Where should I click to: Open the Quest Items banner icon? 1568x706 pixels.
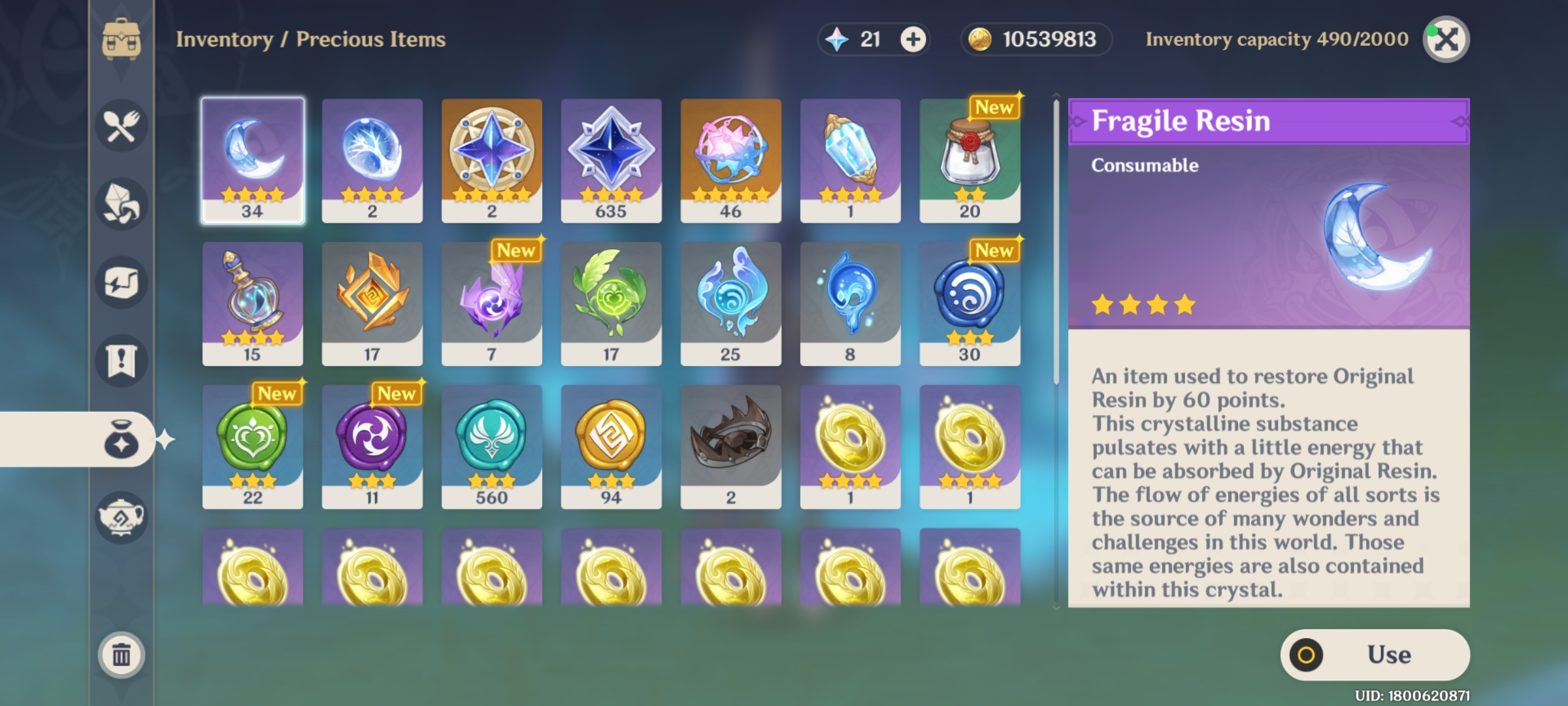click(121, 361)
